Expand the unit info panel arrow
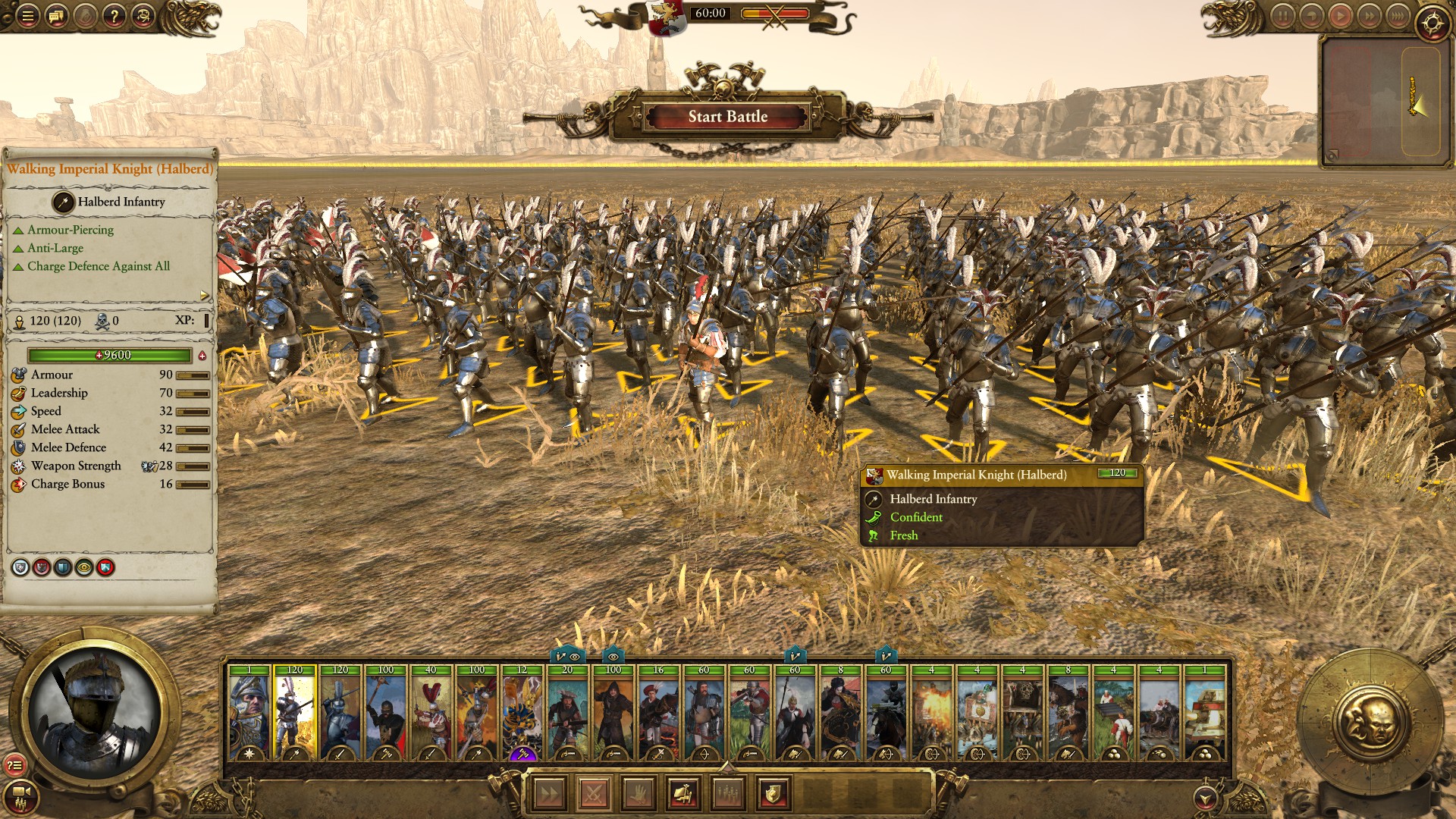1456x819 pixels. point(204,295)
